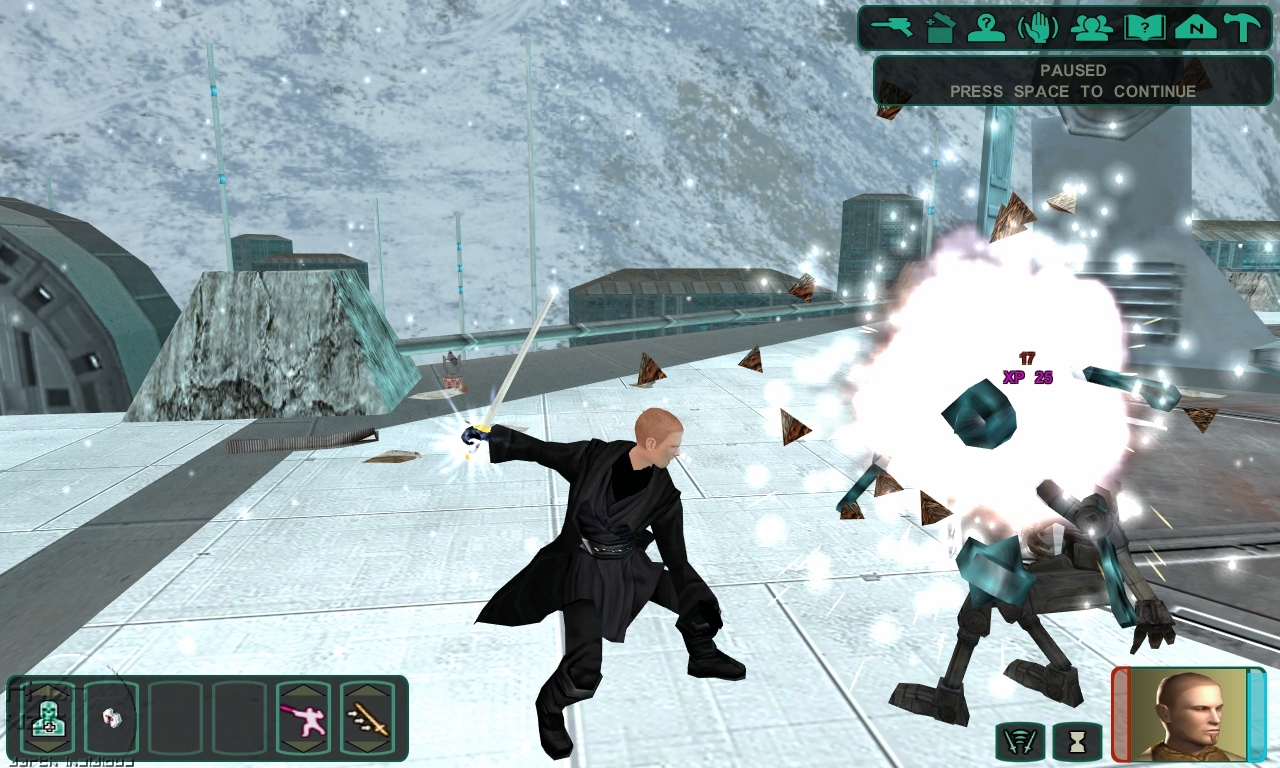Use the medpac in the action bar

click(x=47, y=717)
